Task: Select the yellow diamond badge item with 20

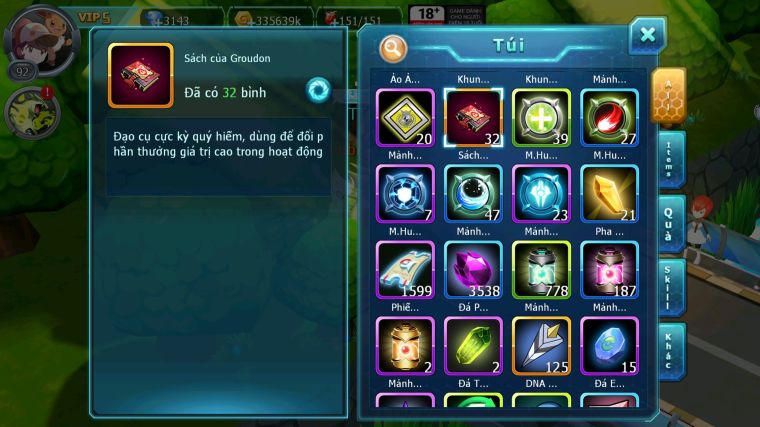Action: (x=404, y=118)
